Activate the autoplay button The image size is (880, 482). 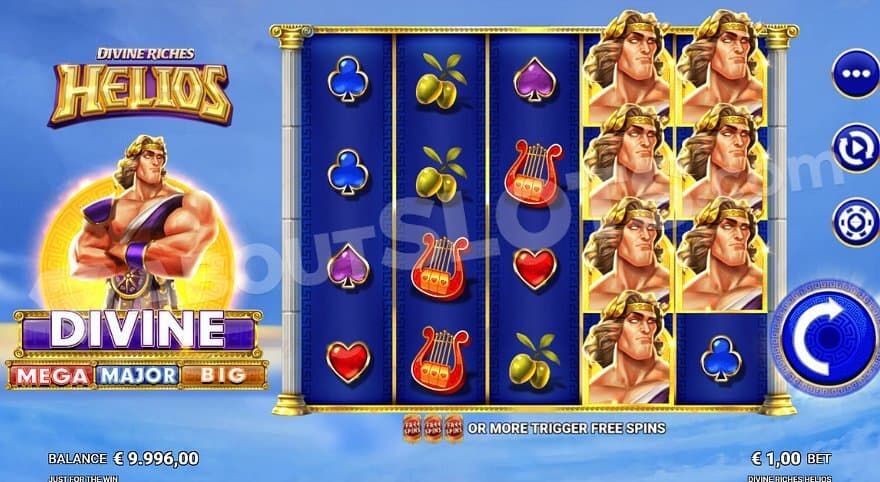(855, 148)
